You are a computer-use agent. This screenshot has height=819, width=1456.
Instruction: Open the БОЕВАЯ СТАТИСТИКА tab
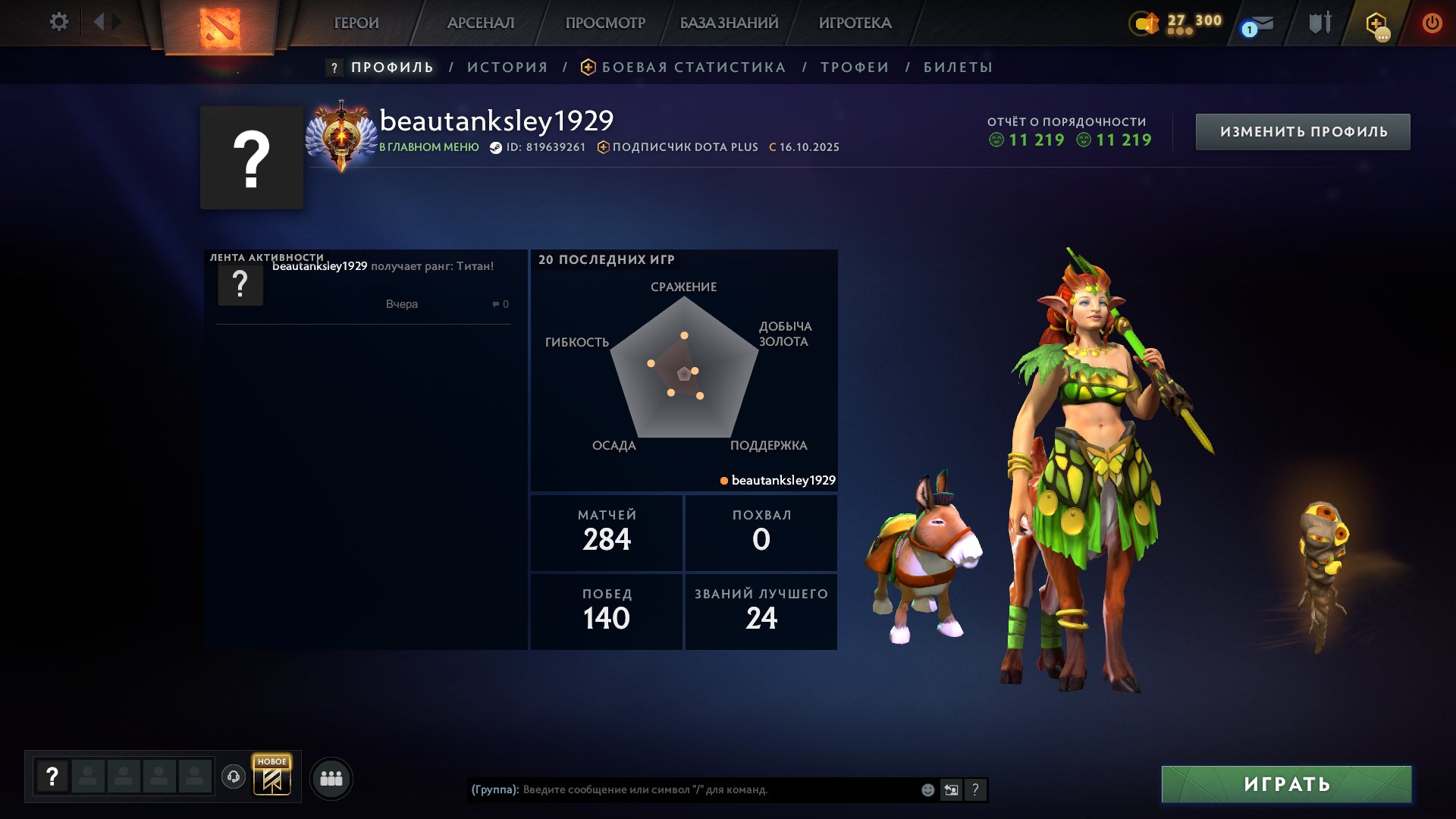click(692, 67)
